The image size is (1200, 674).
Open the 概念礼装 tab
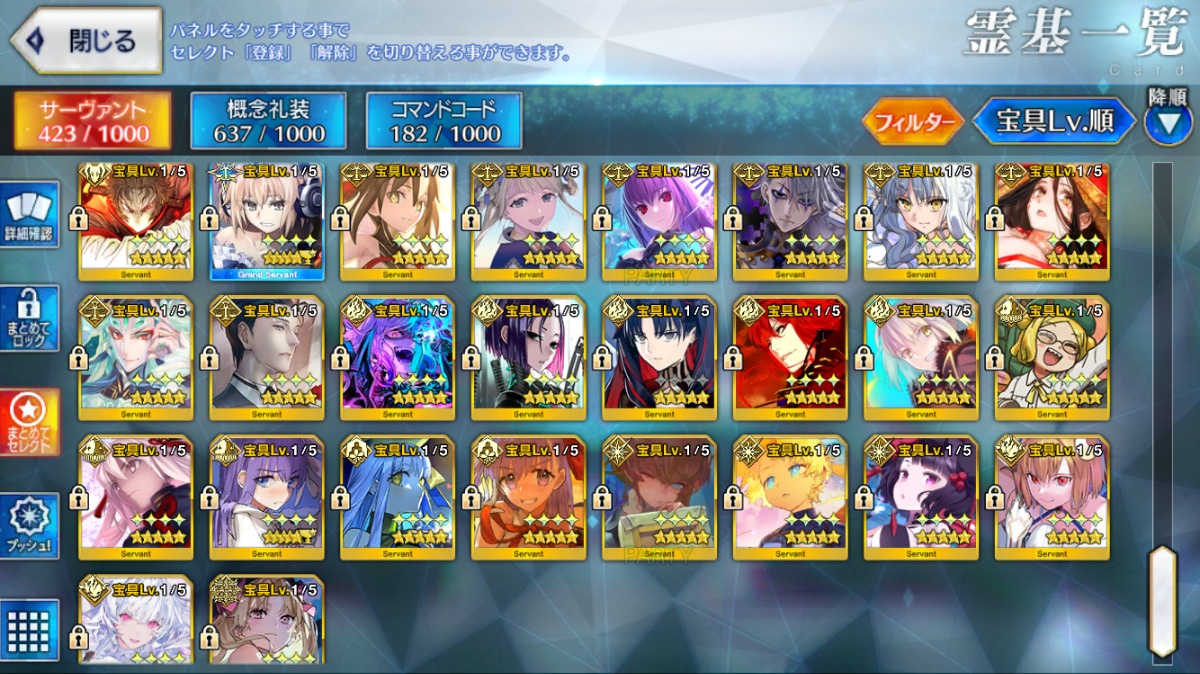tap(269, 121)
